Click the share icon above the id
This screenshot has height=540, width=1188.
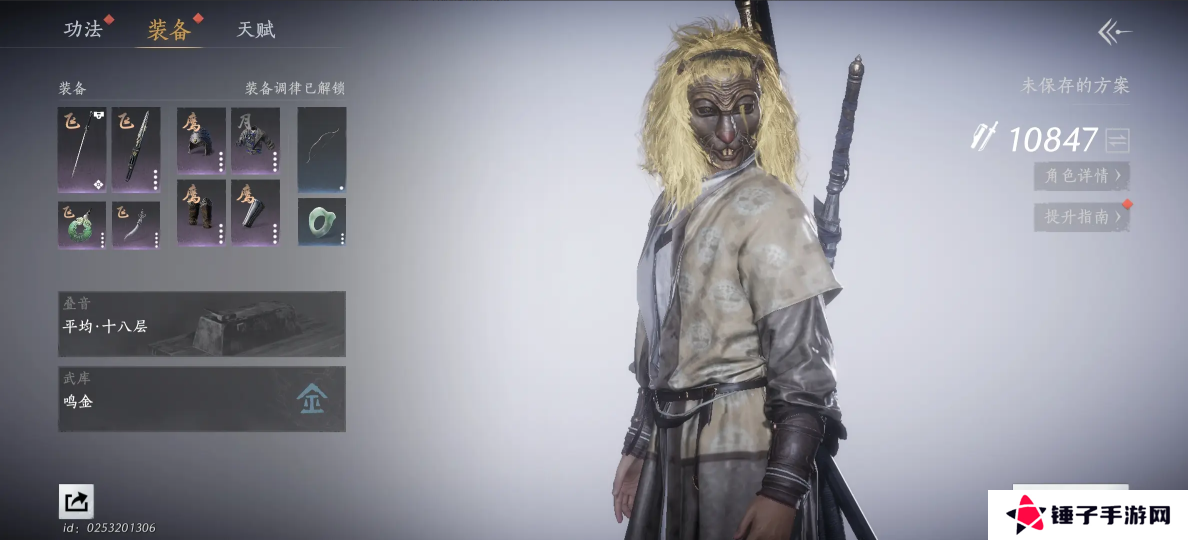coord(76,501)
